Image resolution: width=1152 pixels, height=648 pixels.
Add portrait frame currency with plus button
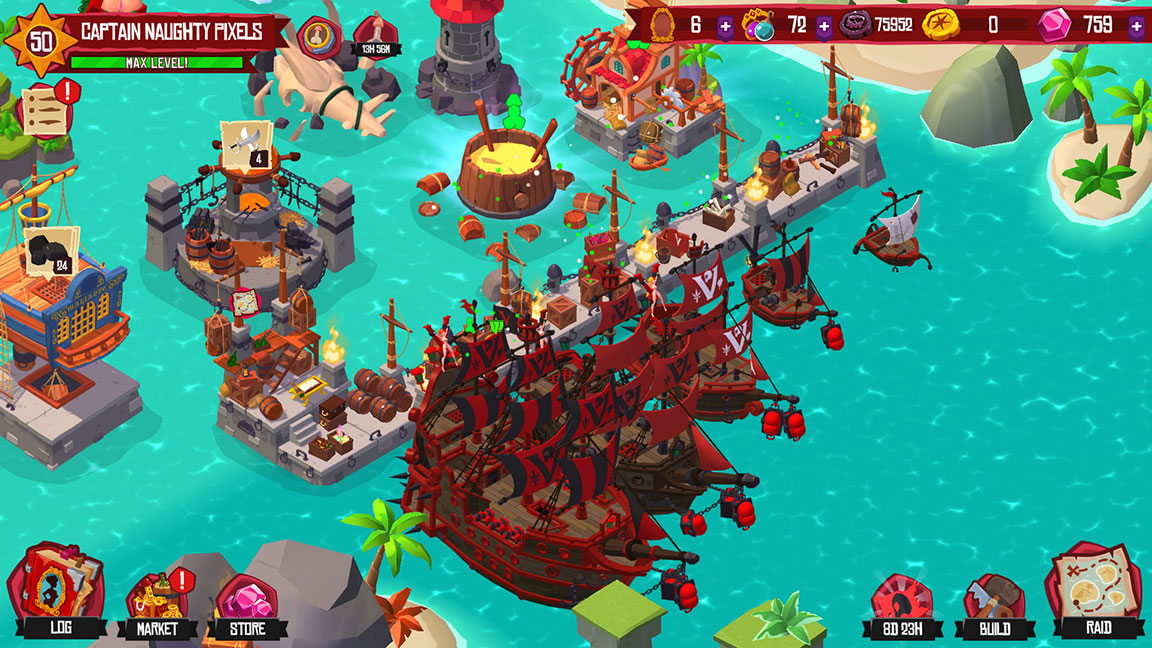point(725,26)
